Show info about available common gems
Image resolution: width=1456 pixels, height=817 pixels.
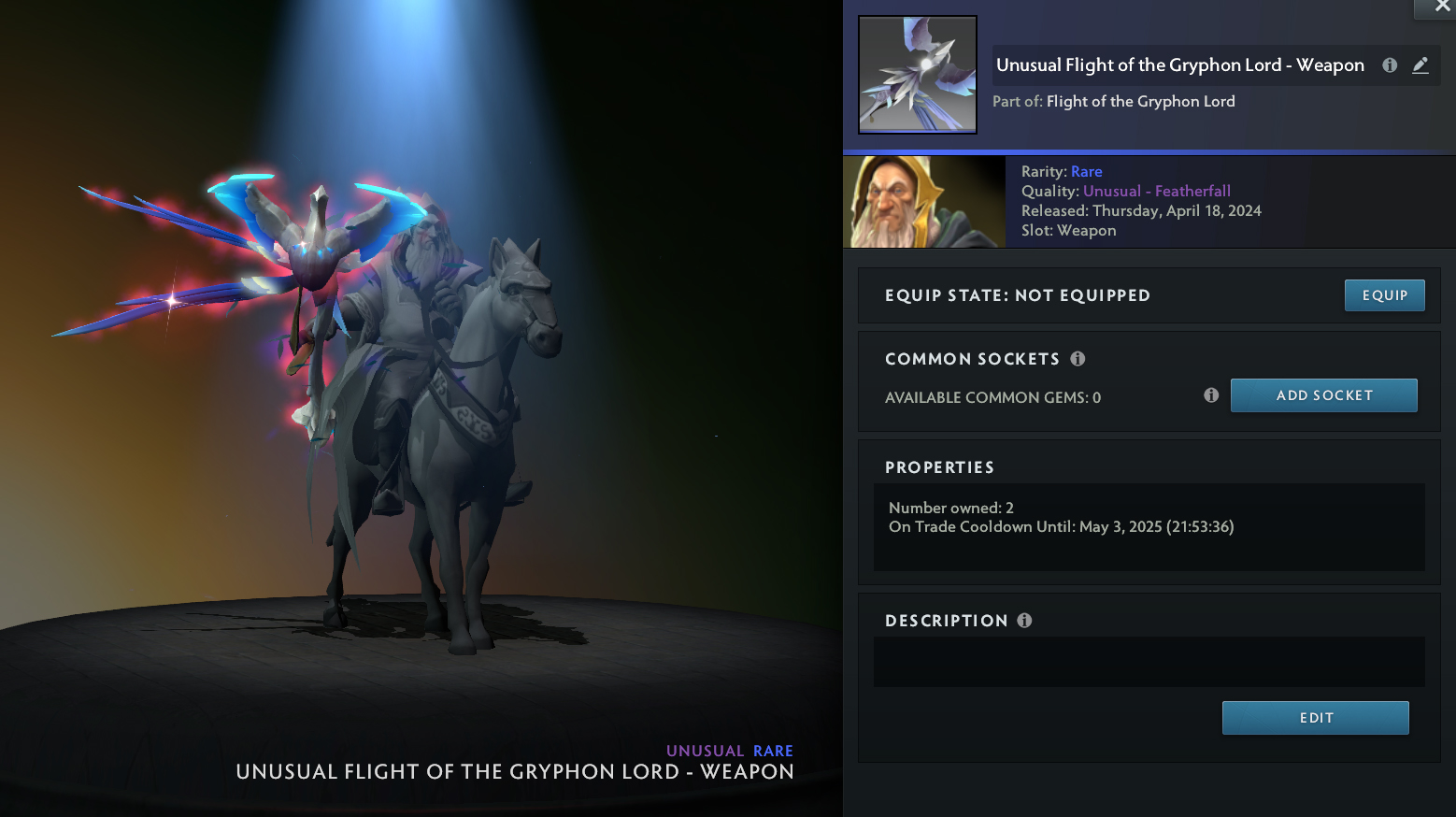[x=1211, y=395]
